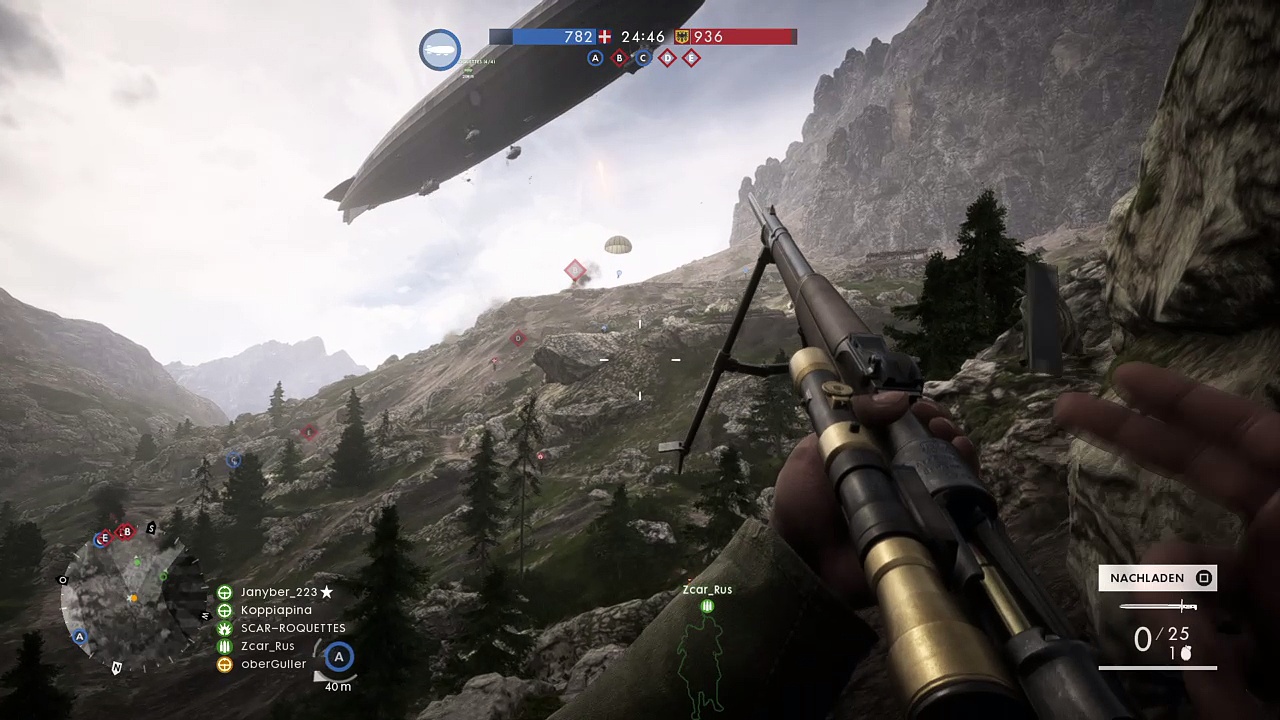Select squad member Janyber_223
Screen dimensions: 1280x720
(278, 592)
